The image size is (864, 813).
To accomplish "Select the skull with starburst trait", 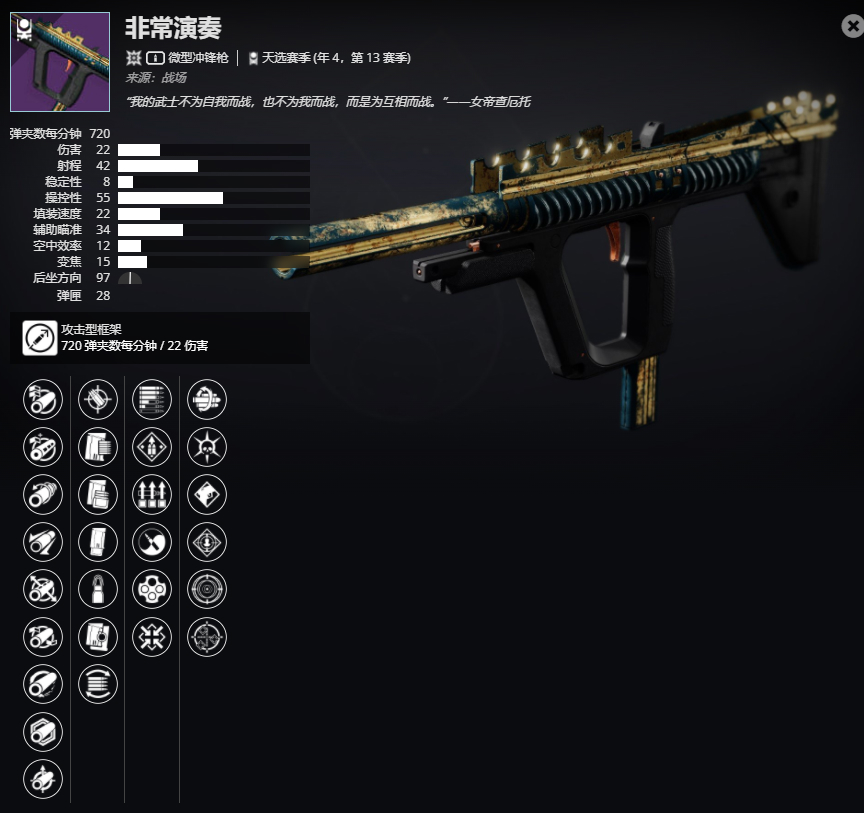I will pos(207,447).
